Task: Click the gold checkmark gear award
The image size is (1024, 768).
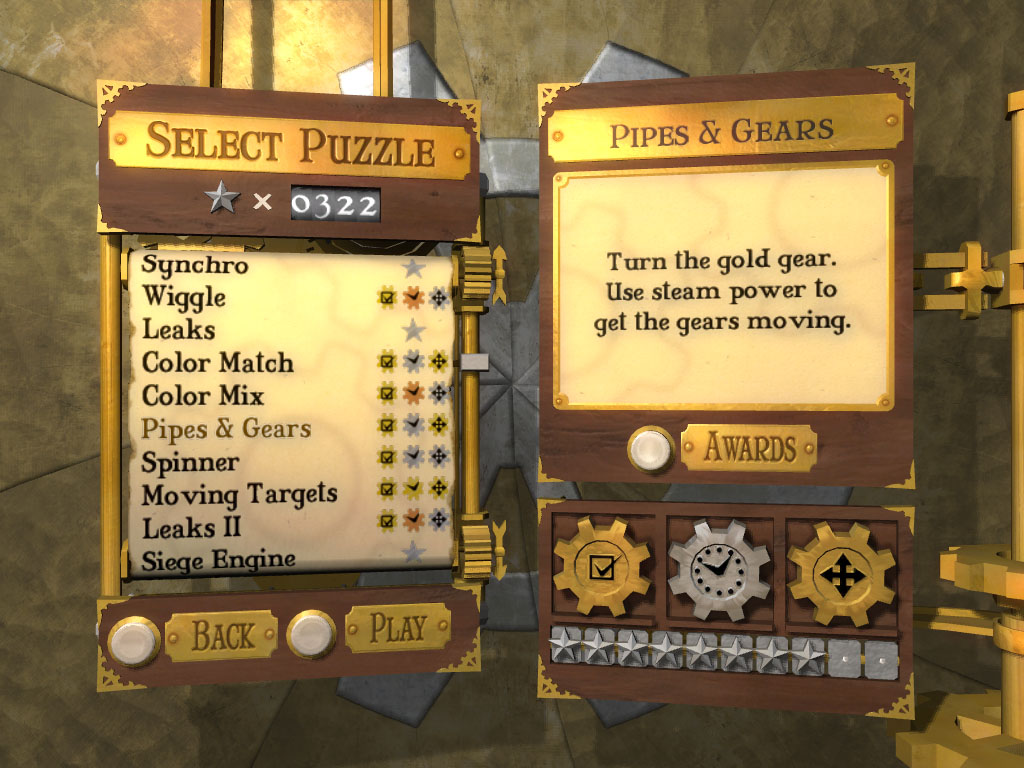Action: pyautogui.click(x=601, y=567)
